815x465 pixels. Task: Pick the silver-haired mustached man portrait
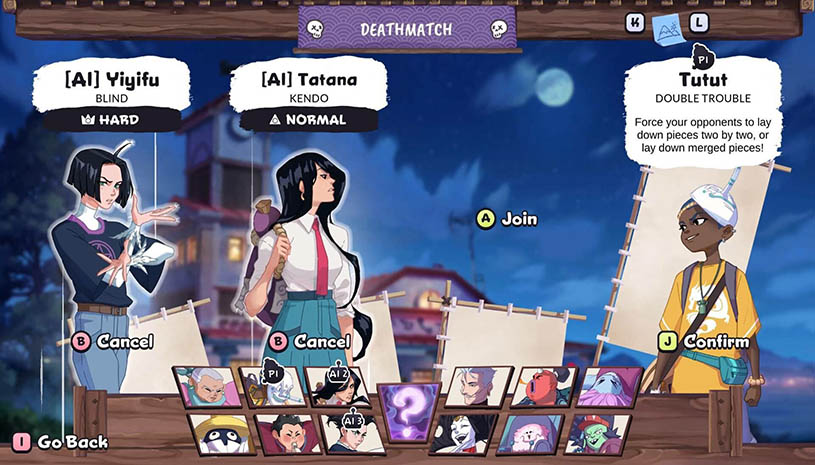tap(478, 387)
